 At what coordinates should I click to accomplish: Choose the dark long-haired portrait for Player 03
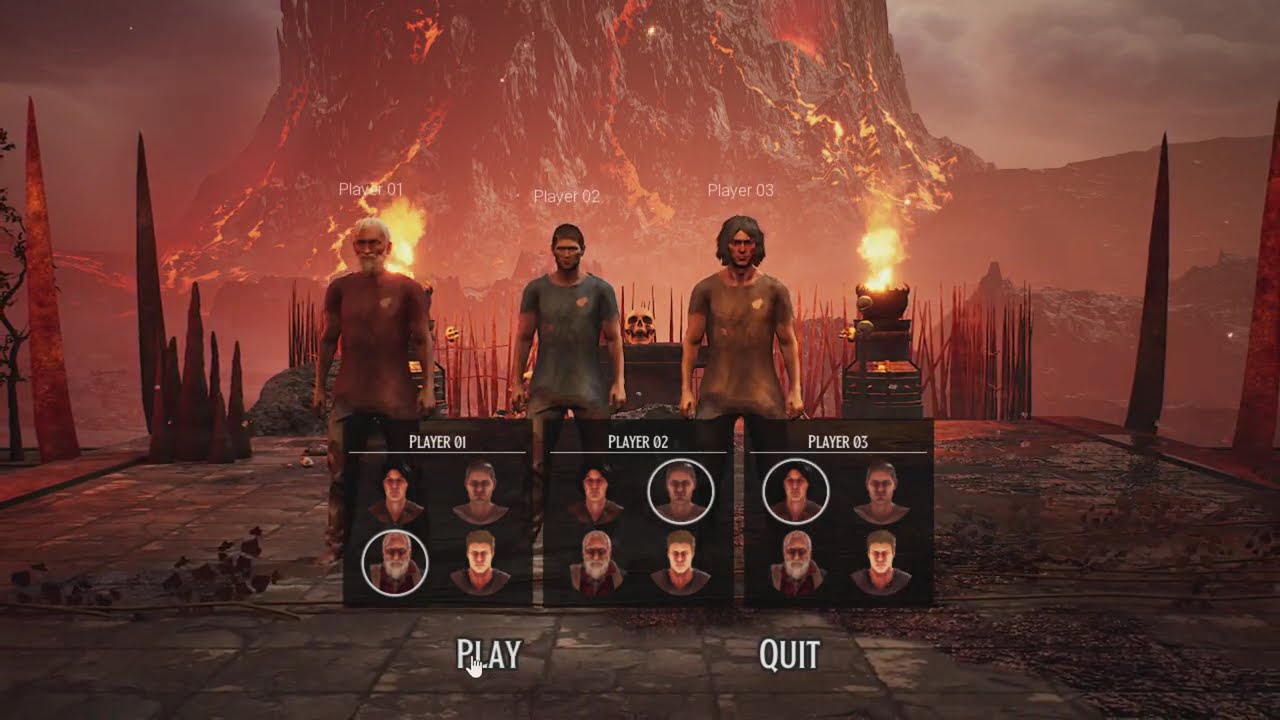coord(796,492)
